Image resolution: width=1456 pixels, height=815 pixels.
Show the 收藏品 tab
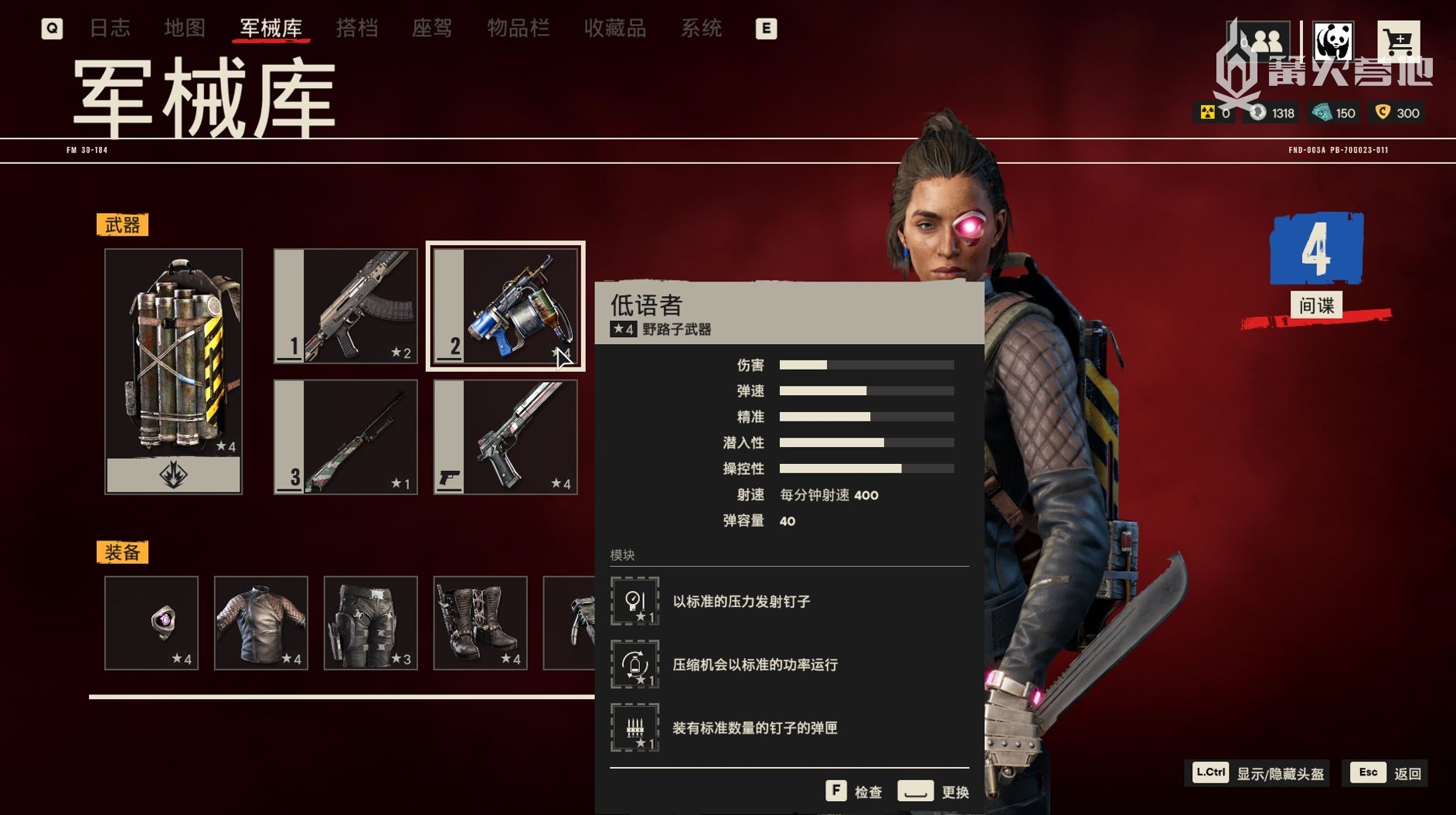click(614, 29)
